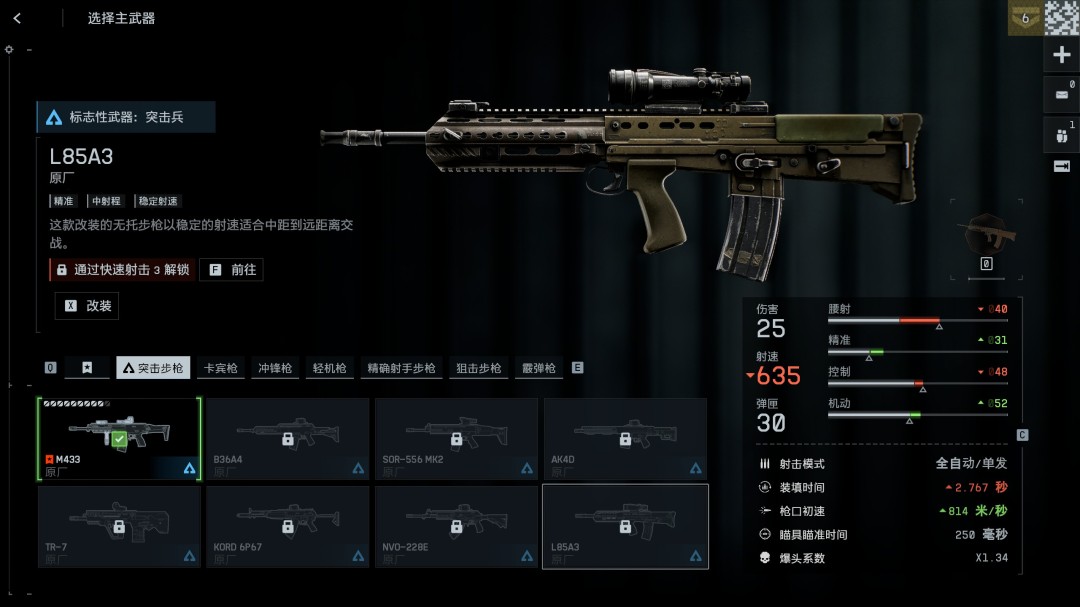1080x607 pixels.
Task: Switch to the 突击步枪 assault rifle tab
Action: tap(153, 368)
